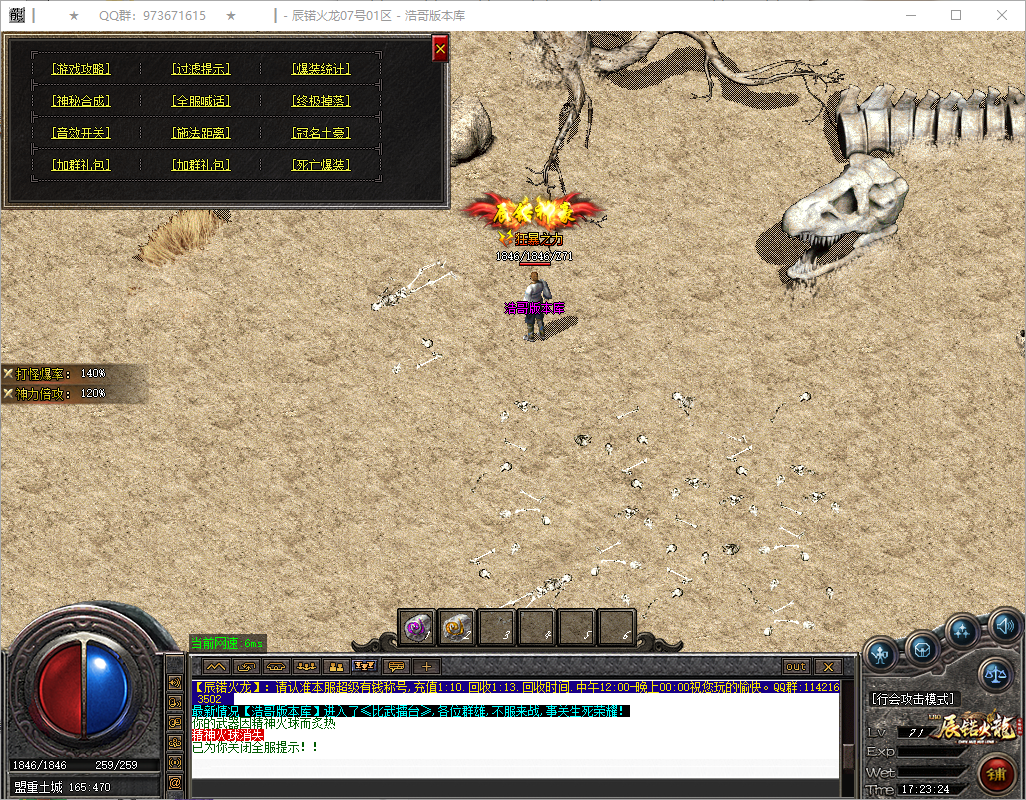Toggle the 音效开关 sound effects switch

81,133
